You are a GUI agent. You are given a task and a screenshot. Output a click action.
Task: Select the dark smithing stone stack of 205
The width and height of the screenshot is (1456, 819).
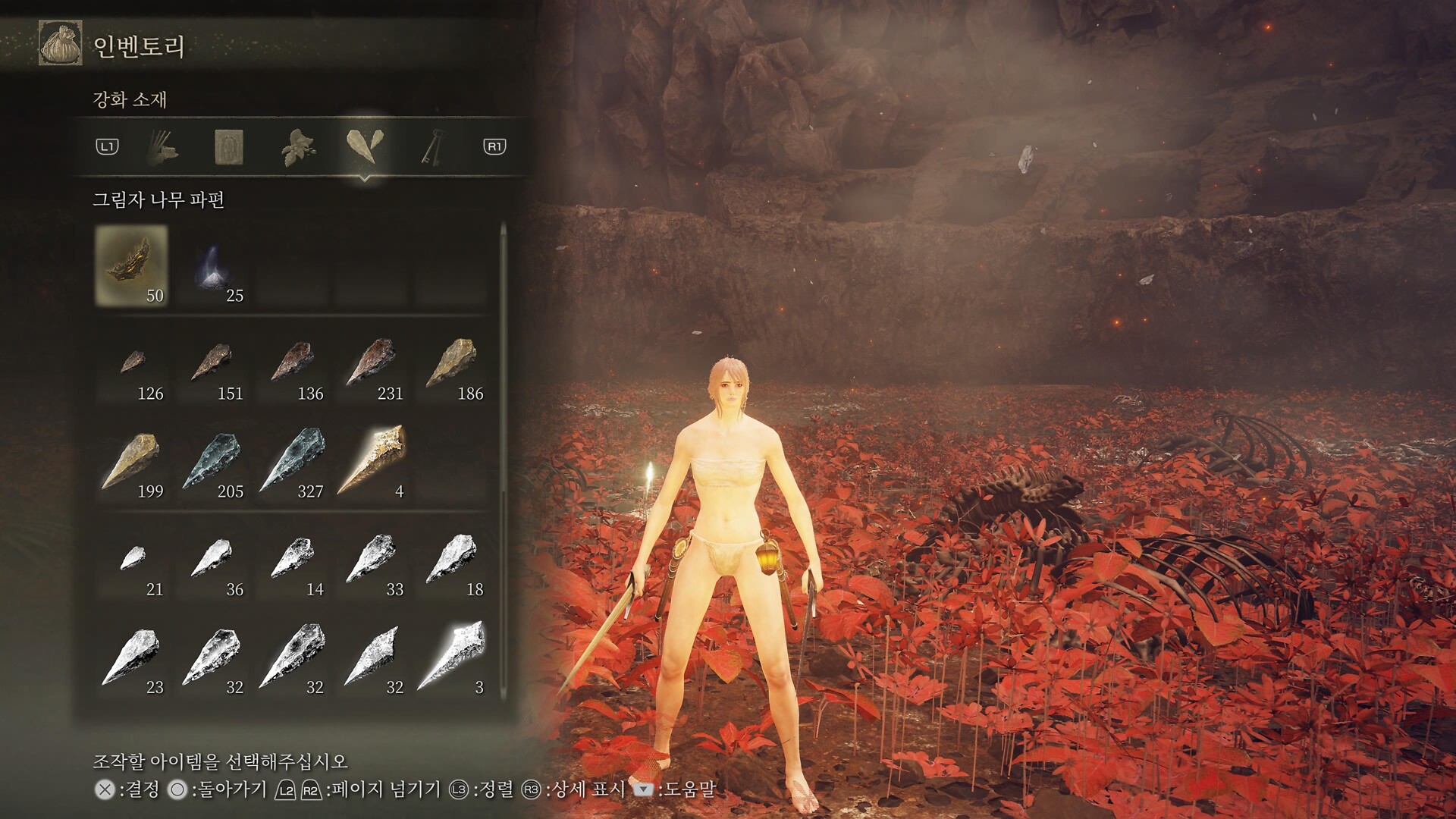pyautogui.click(x=212, y=461)
